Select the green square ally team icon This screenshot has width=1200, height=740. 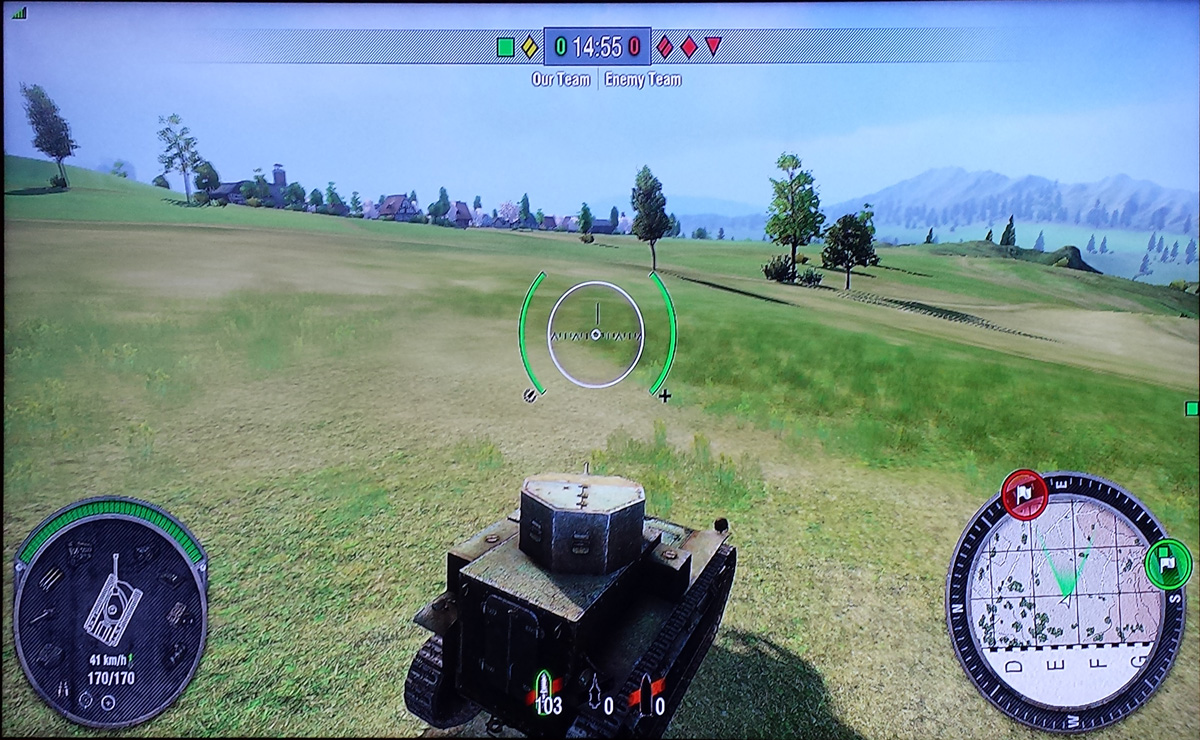click(506, 46)
